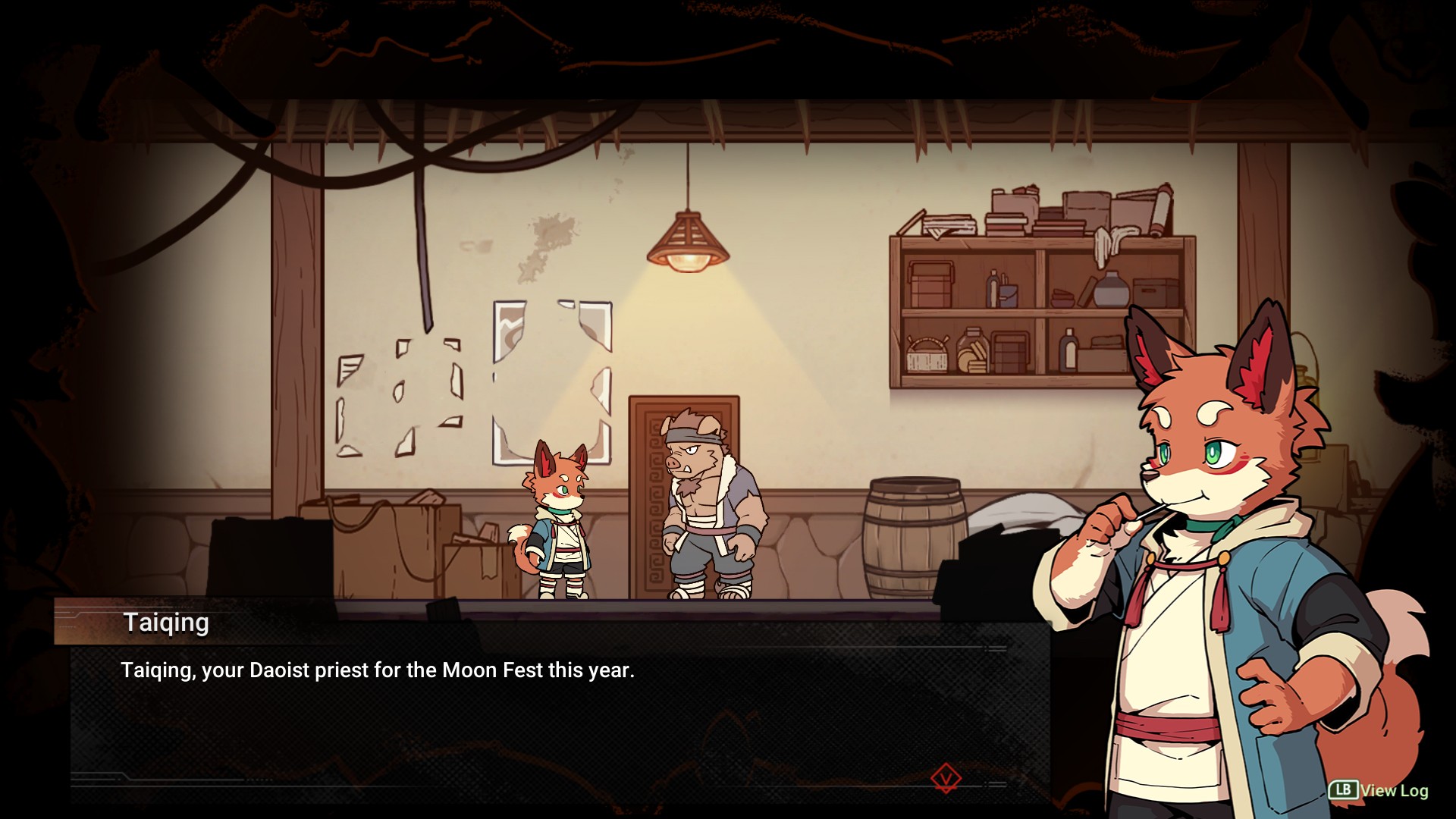Click the red diamond continue arrow
The height and width of the screenshot is (819, 1456).
point(946,778)
